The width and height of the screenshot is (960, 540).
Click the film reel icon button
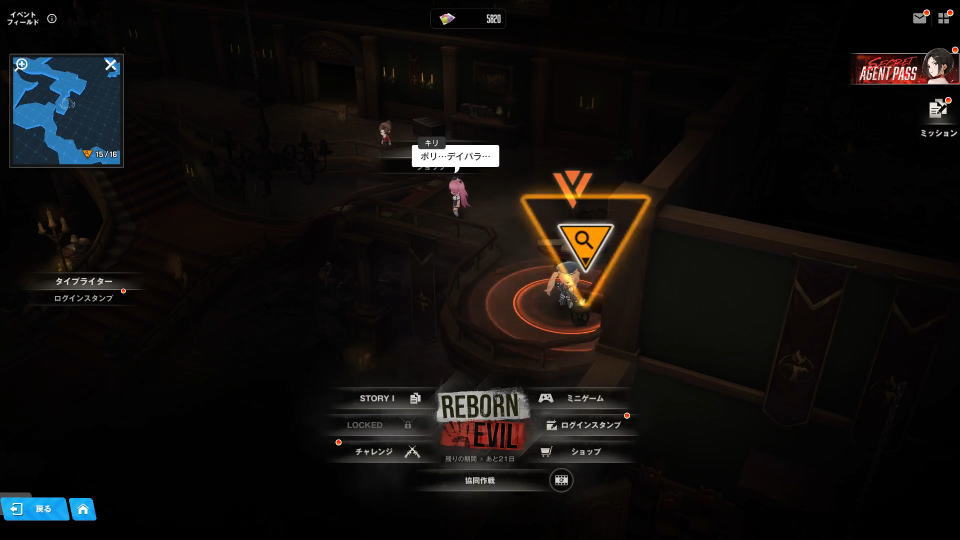[561, 480]
